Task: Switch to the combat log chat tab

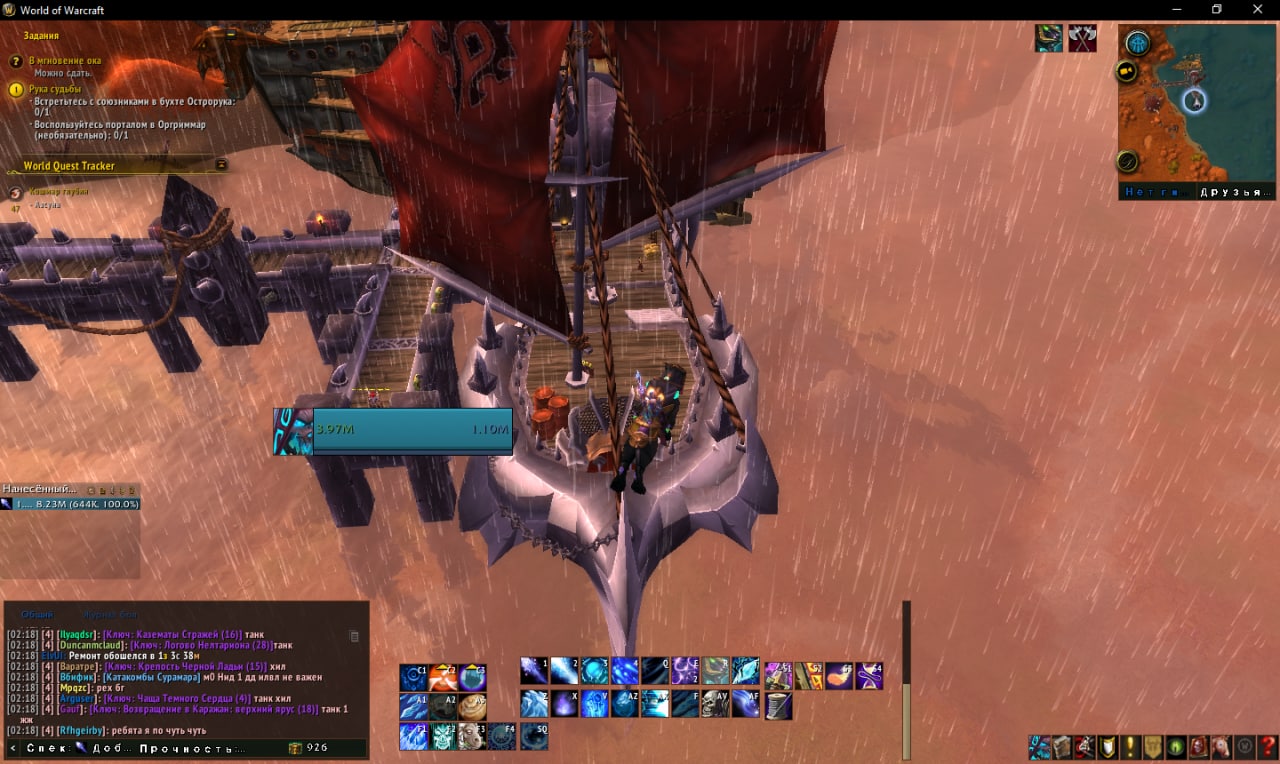Action: pos(110,614)
